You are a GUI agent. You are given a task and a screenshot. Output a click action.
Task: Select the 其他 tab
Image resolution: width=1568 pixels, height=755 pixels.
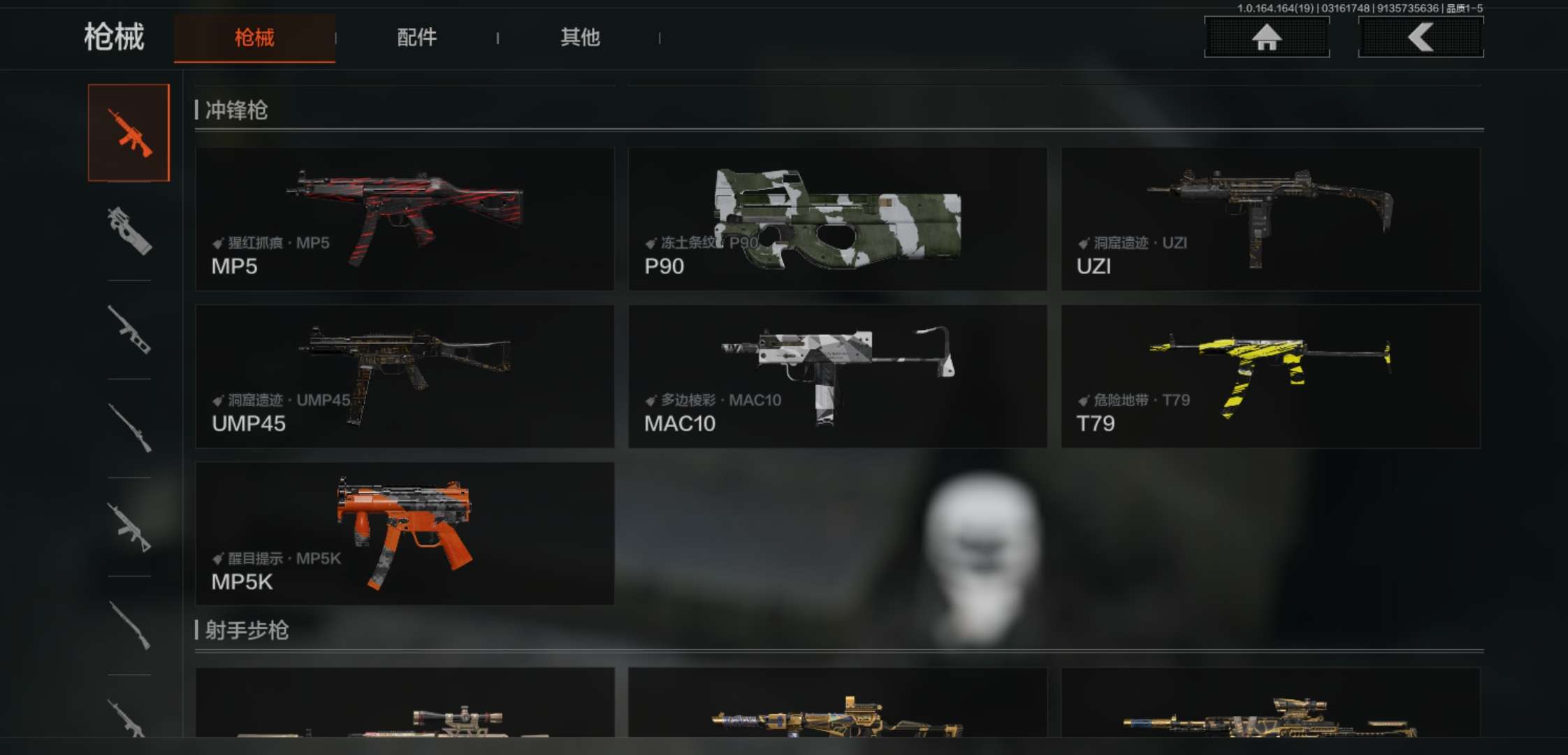pyautogui.click(x=580, y=38)
